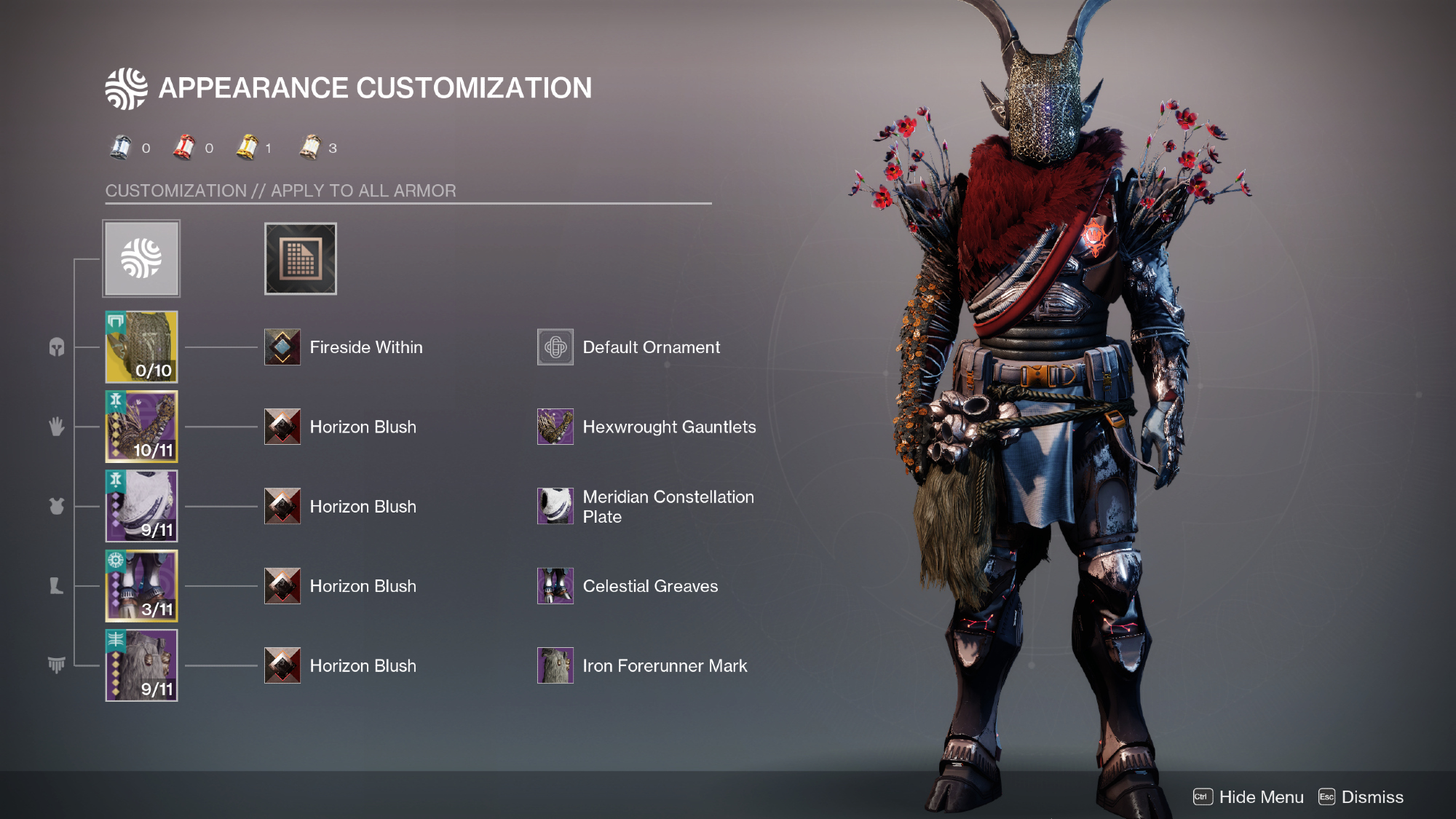Image resolution: width=1456 pixels, height=819 pixels.
Task: Open the Celestial Greaves ornament
Action: [555, 586]
